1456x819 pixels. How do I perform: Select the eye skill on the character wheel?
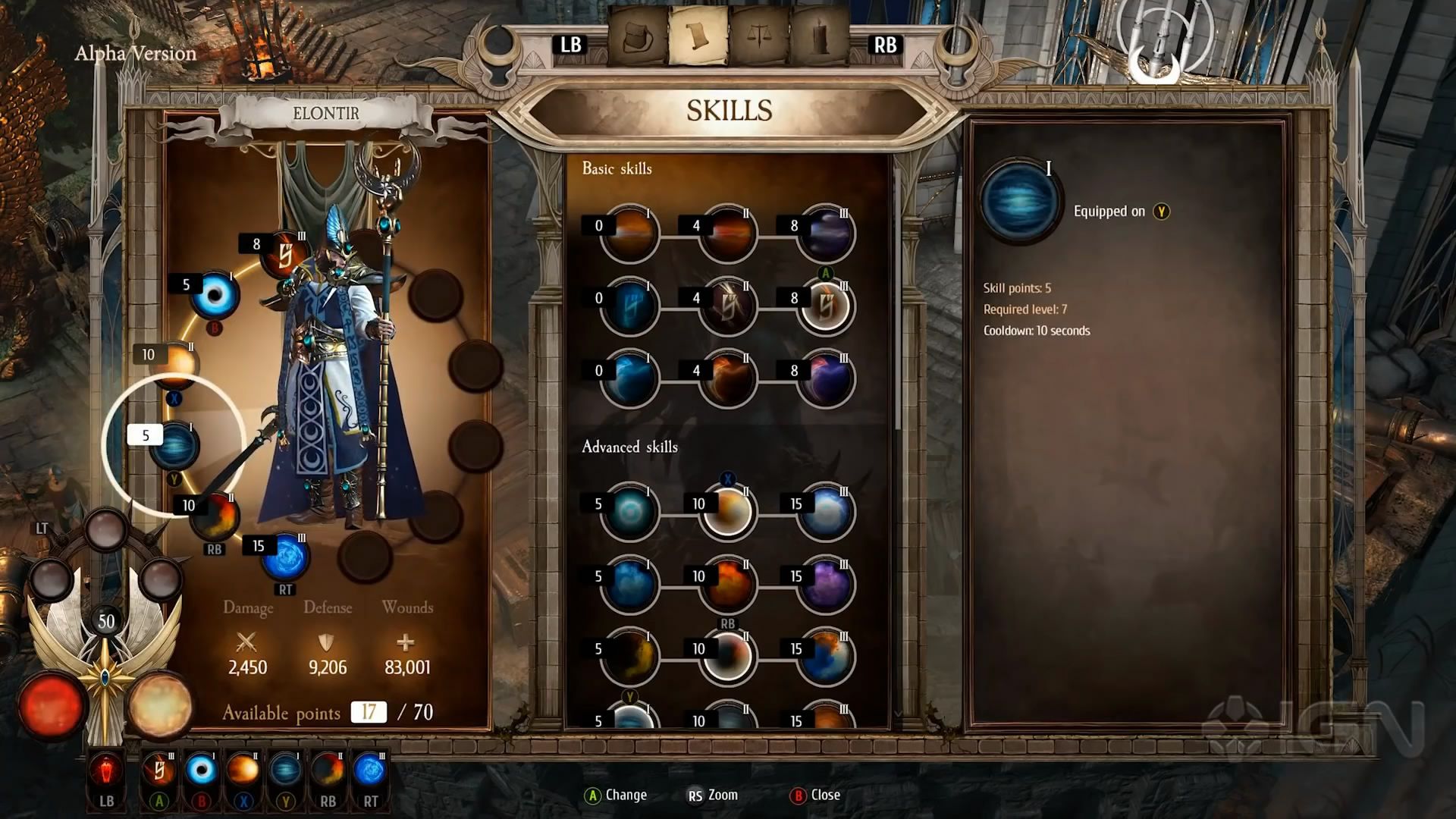pyautogui.click(x=215, y=295)
